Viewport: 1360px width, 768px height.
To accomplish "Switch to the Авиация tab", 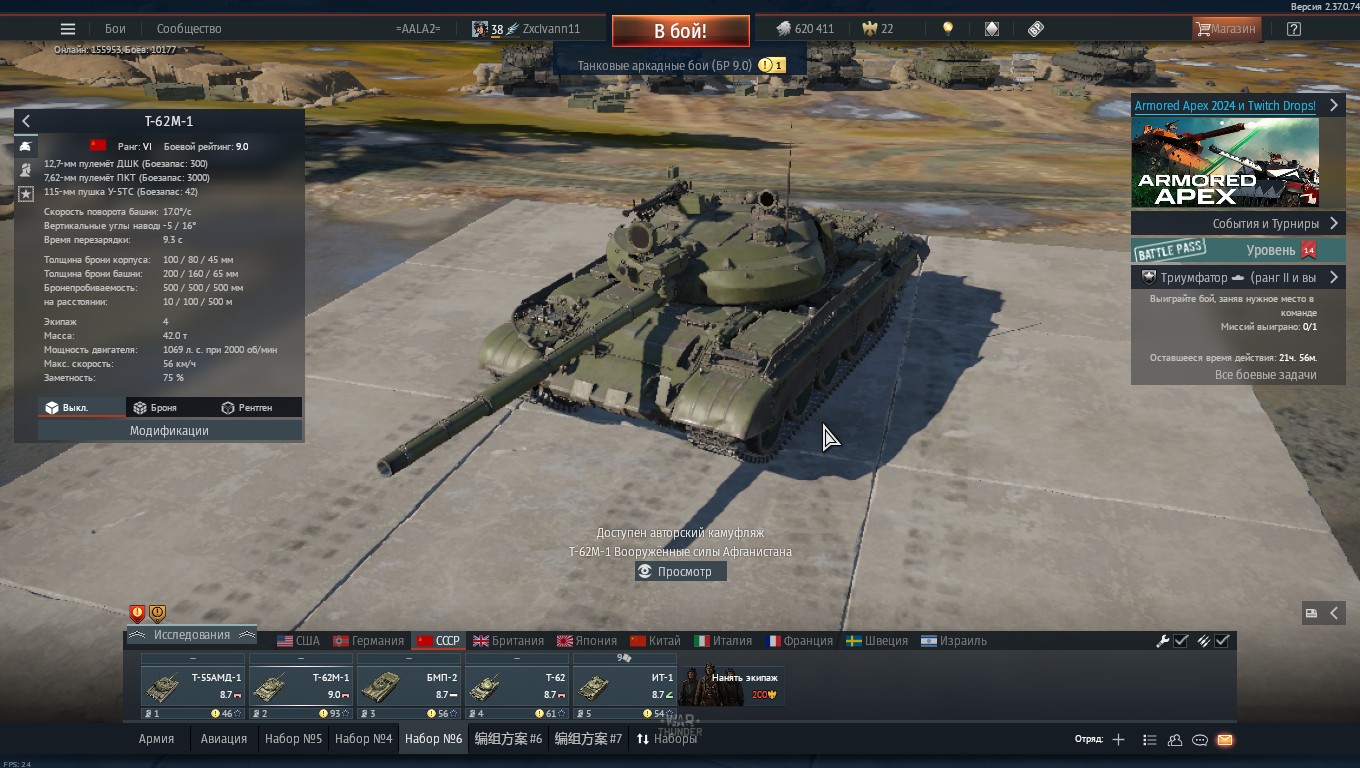I will pos(223,739).
